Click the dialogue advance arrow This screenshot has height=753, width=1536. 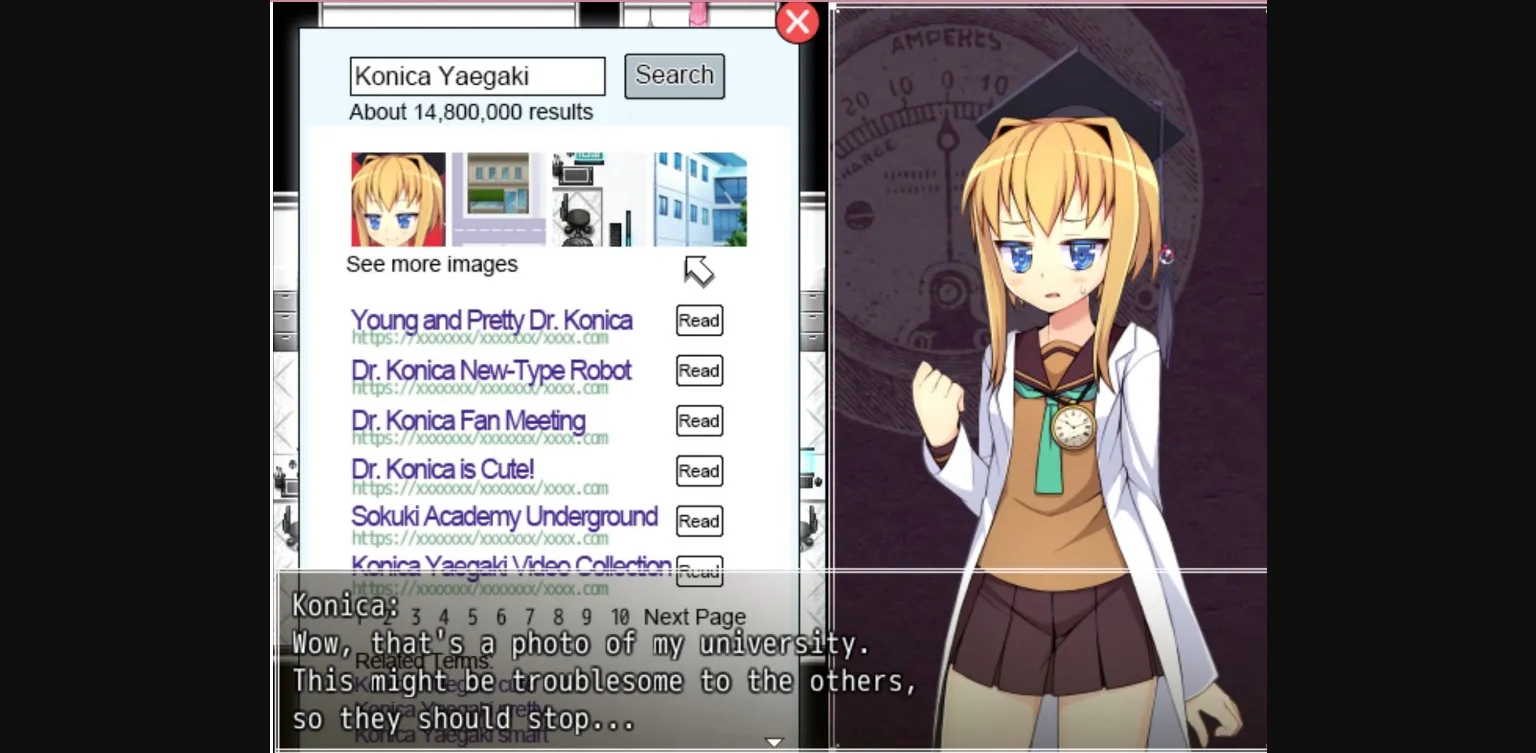point(774,742)
